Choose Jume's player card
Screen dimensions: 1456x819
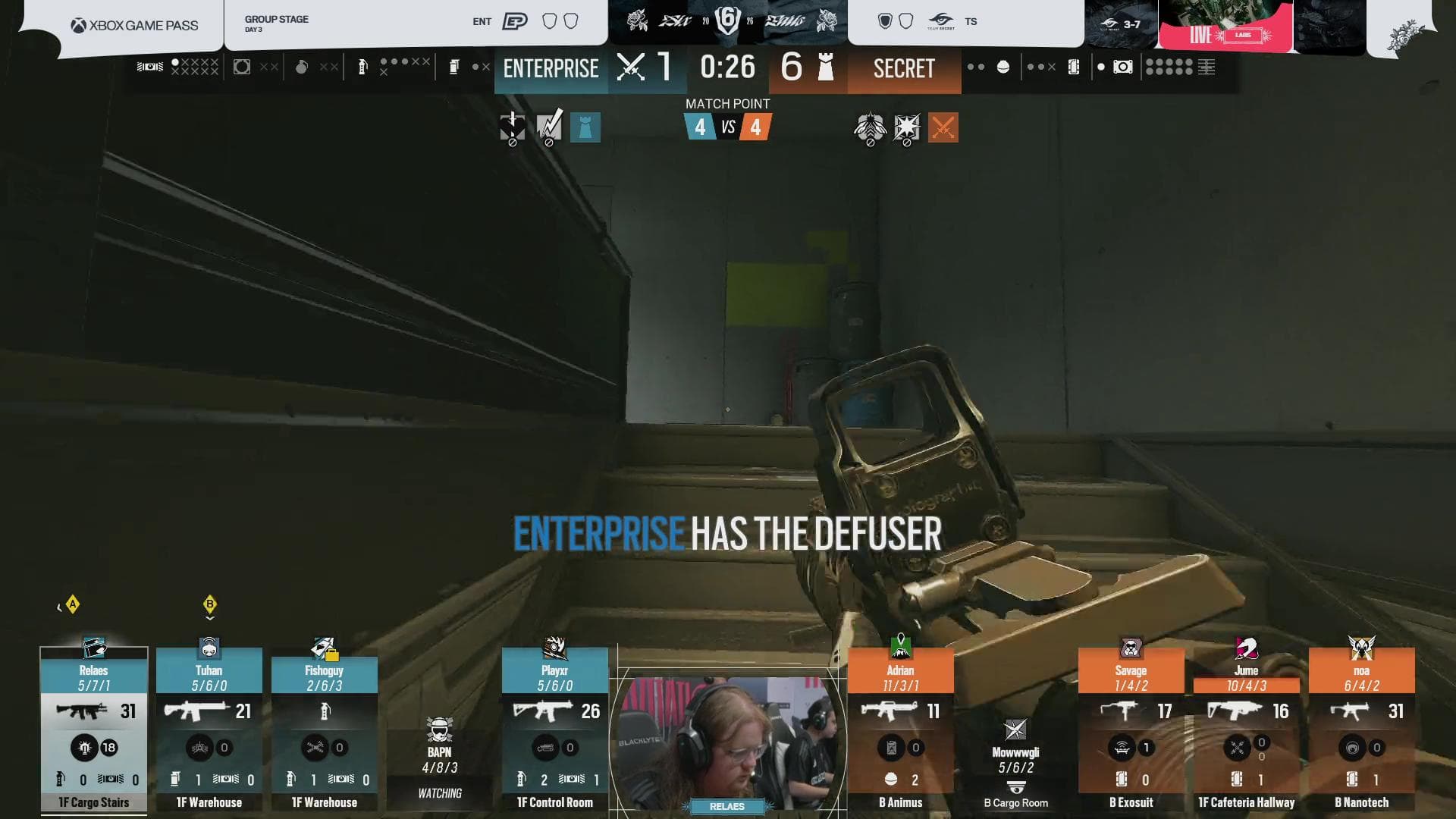pos(1246,730)
